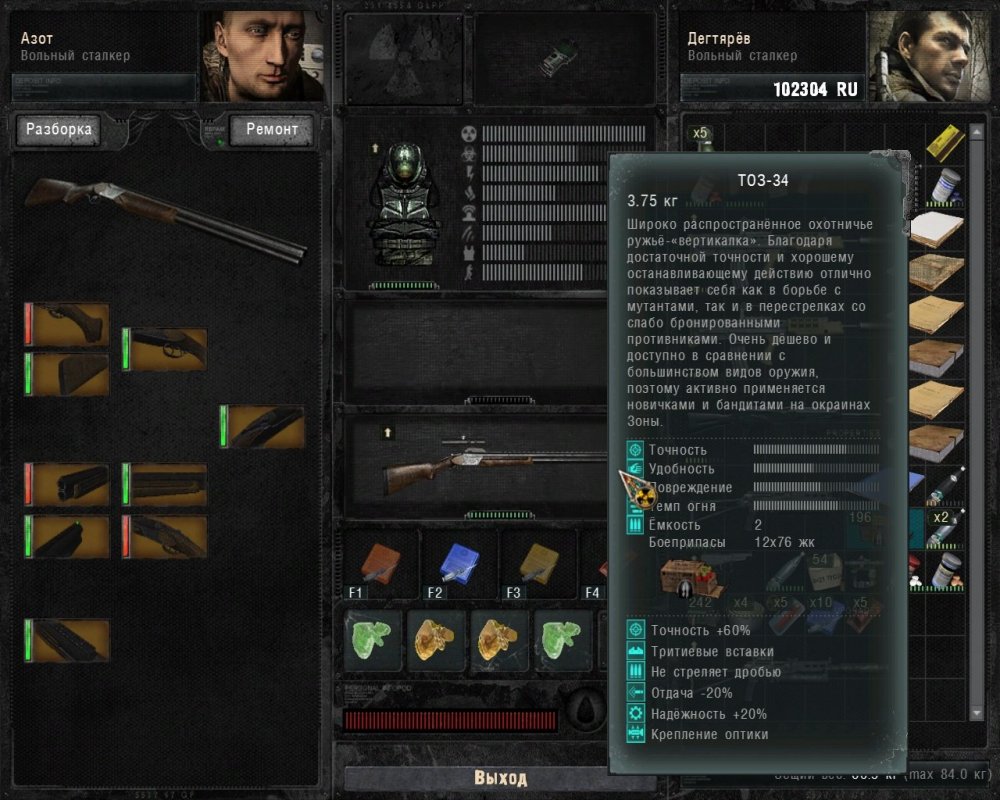The width and height of the screenshot is (1000, 800).
Task: Select the white paper stack item
Action: 937,228
